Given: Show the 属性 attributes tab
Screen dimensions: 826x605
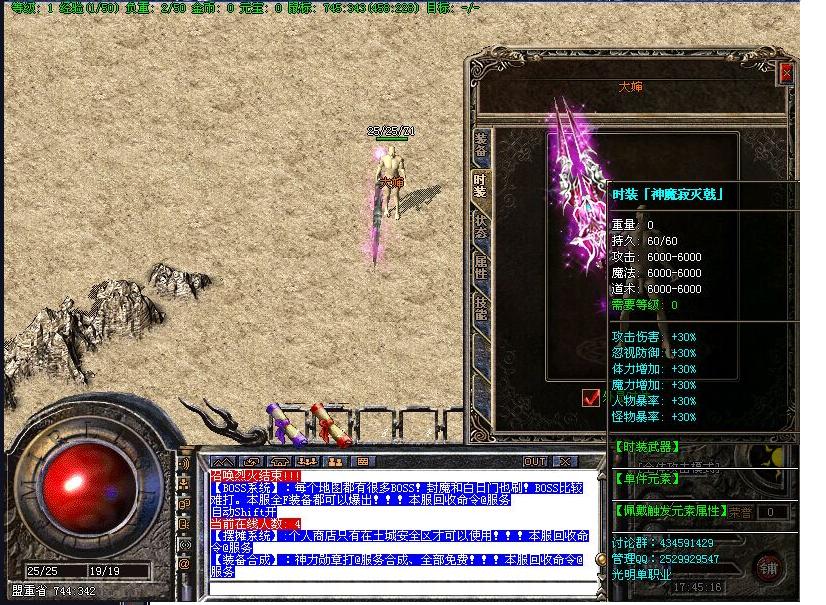Looking at the screenshot, I should (x=481, y=267).
